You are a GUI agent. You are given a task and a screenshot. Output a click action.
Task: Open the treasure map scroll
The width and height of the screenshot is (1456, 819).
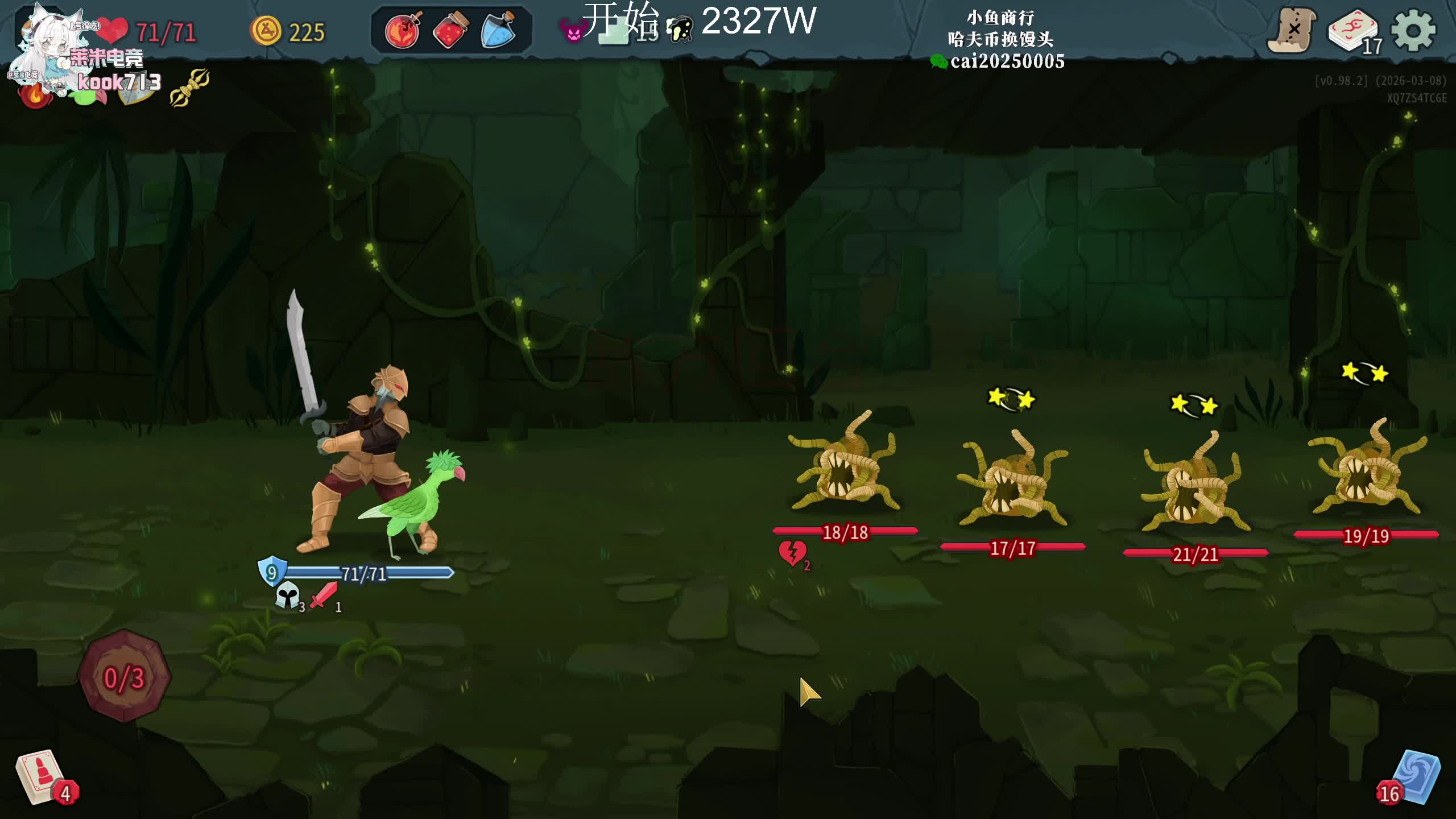pos(1292,30)
